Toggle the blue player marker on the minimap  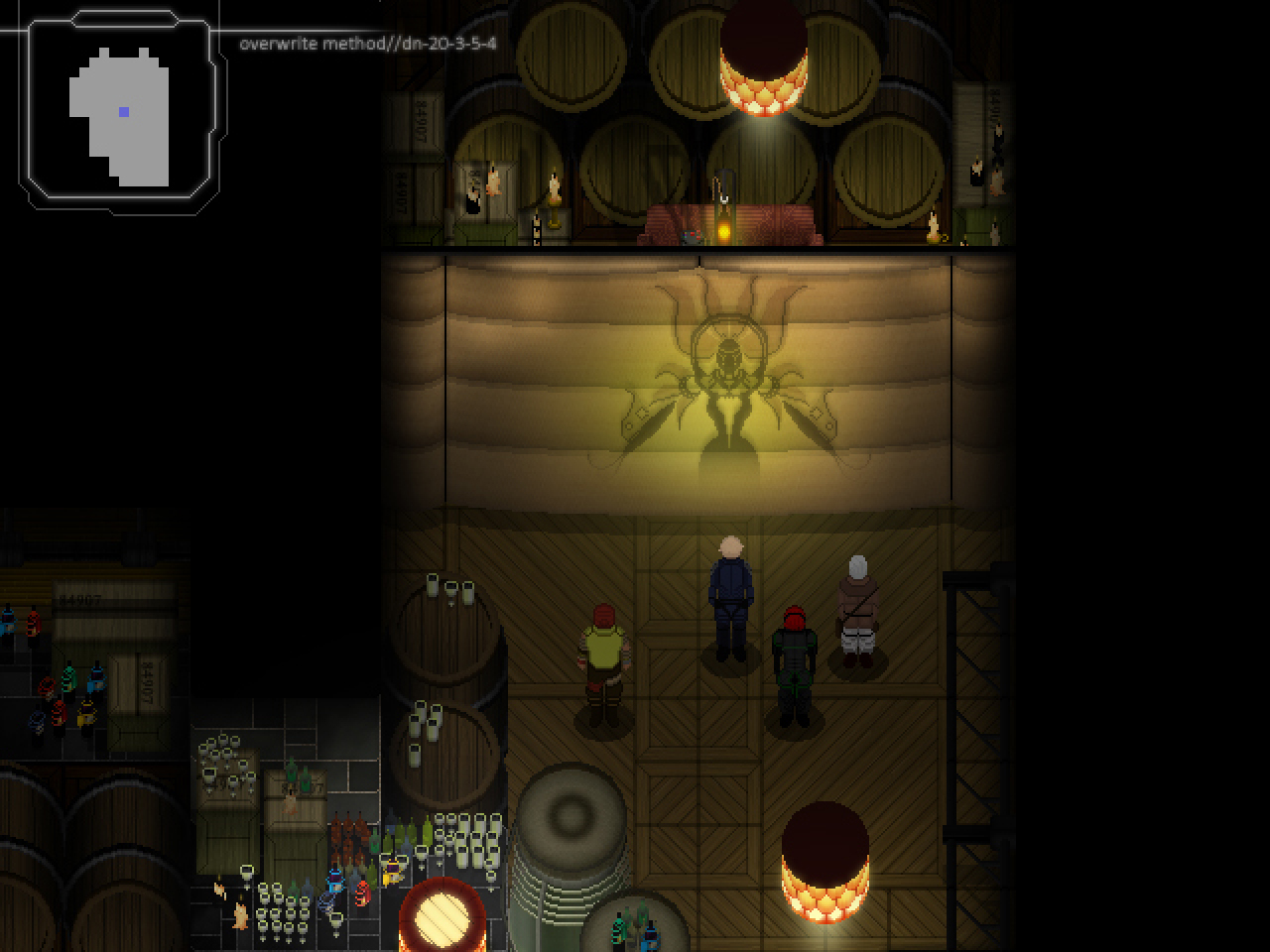123,111
